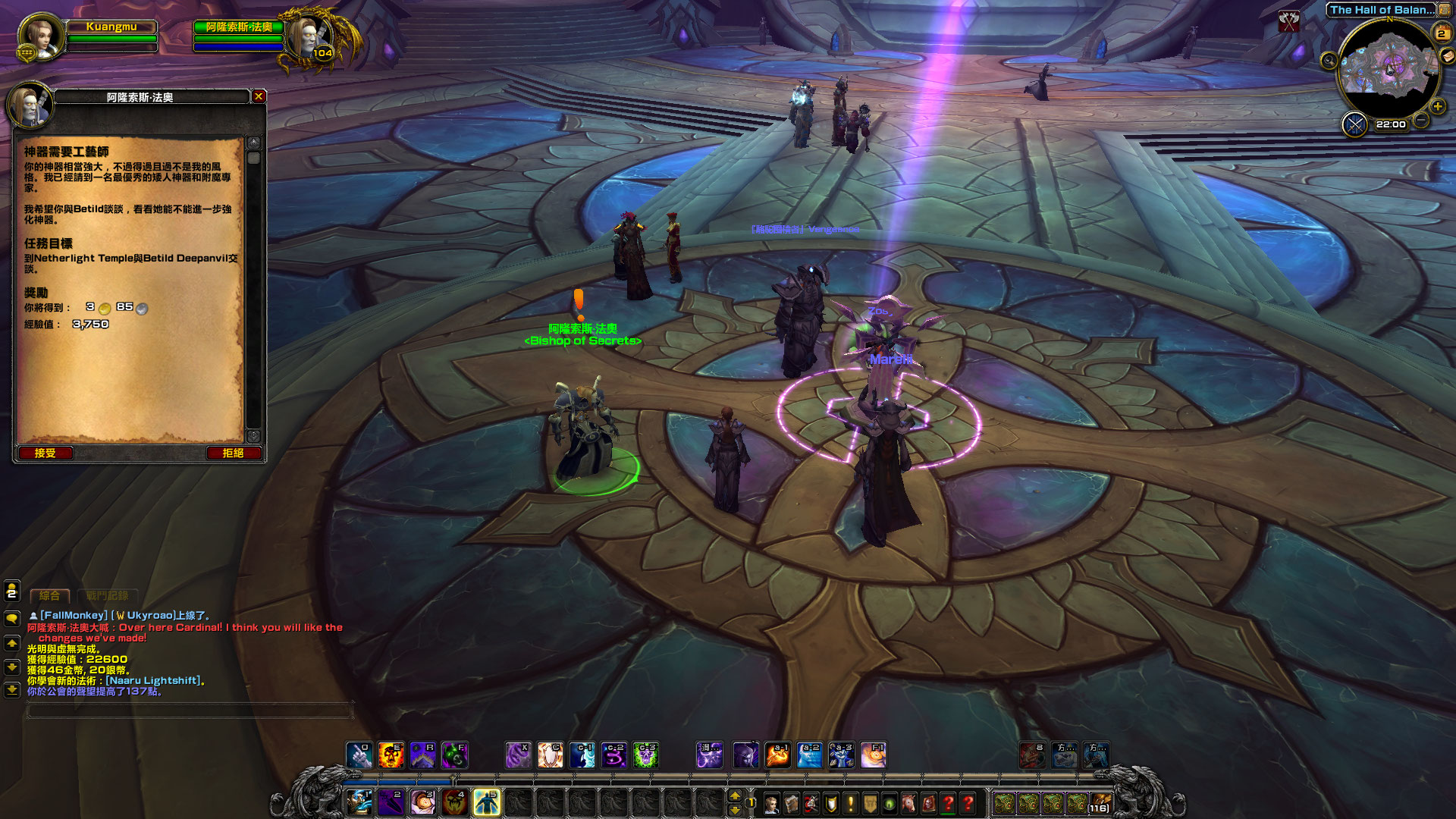Open the calendar button showing 2
This screenshot has height=819, width=1456.
point(1441,33)
